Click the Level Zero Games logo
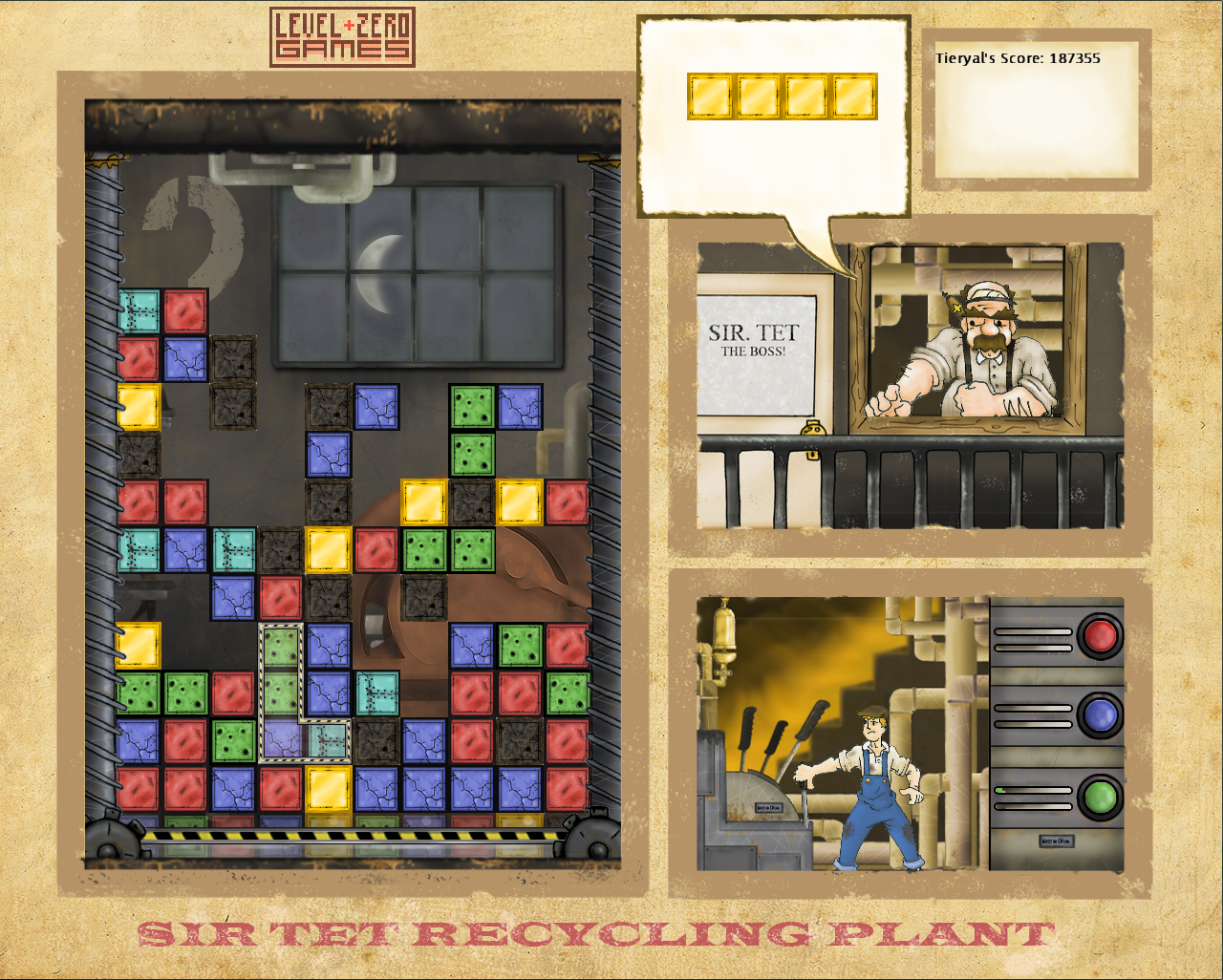 coord(342,37)
